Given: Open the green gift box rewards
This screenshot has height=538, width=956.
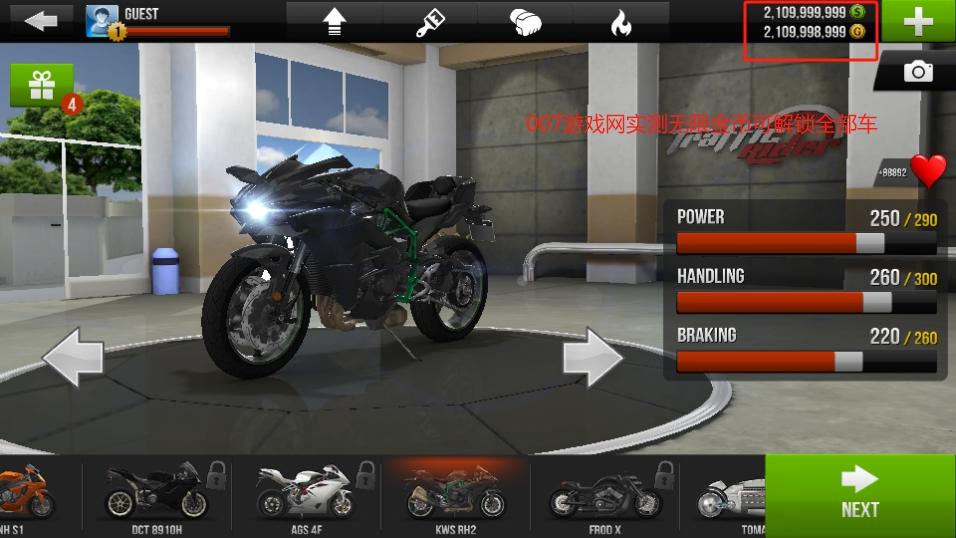Looking at the screenshot, I should (42, 86).
